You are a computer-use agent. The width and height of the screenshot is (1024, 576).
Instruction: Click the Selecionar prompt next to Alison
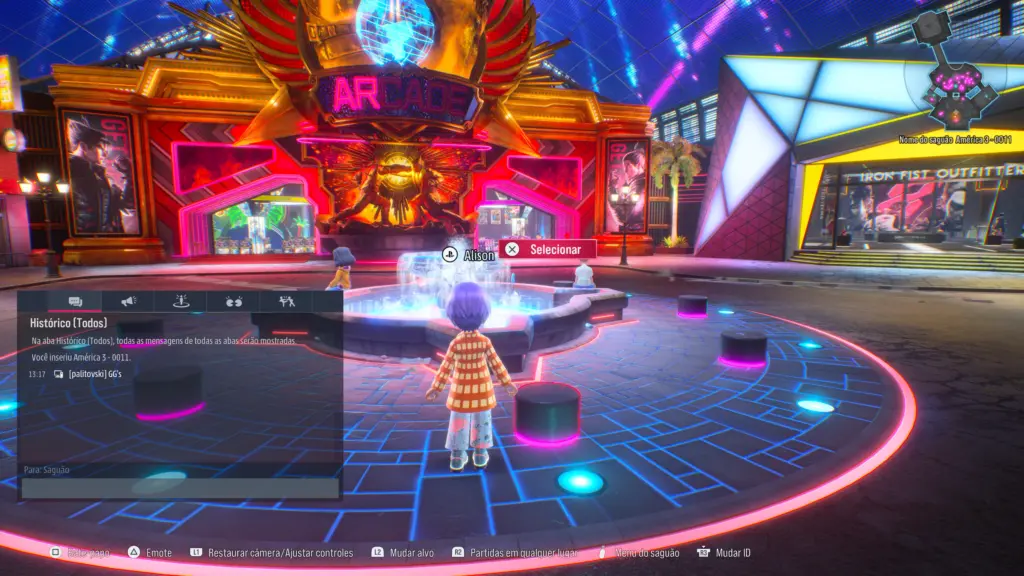547,249
